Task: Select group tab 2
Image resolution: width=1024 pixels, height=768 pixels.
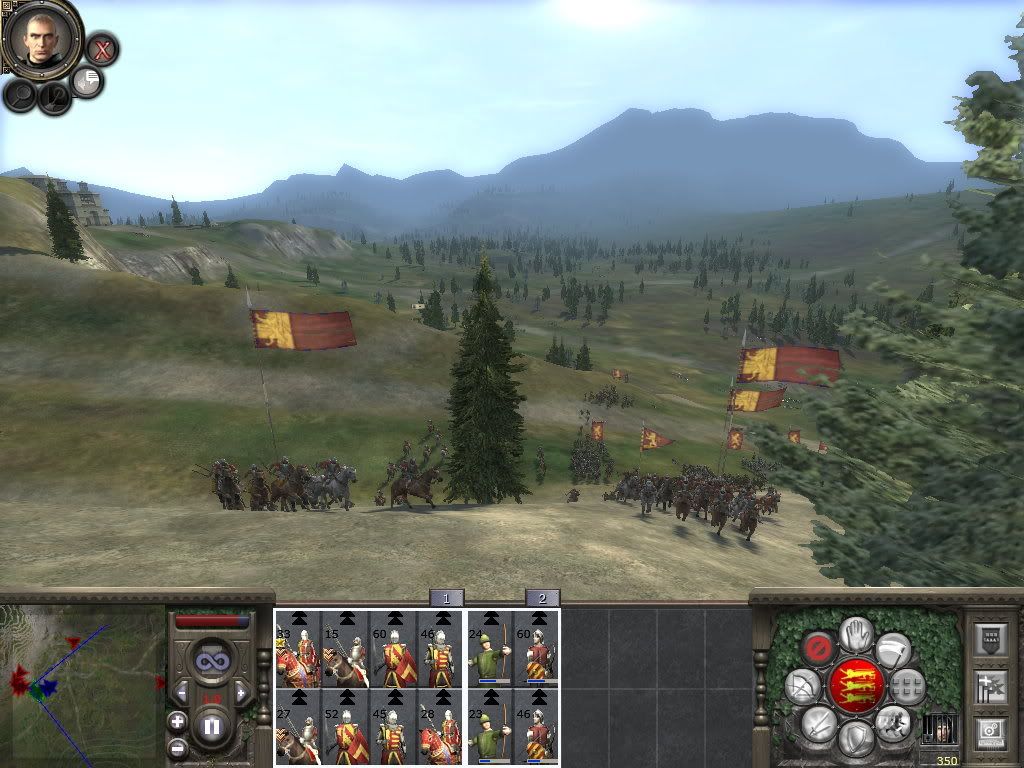Action: [542, 598]
